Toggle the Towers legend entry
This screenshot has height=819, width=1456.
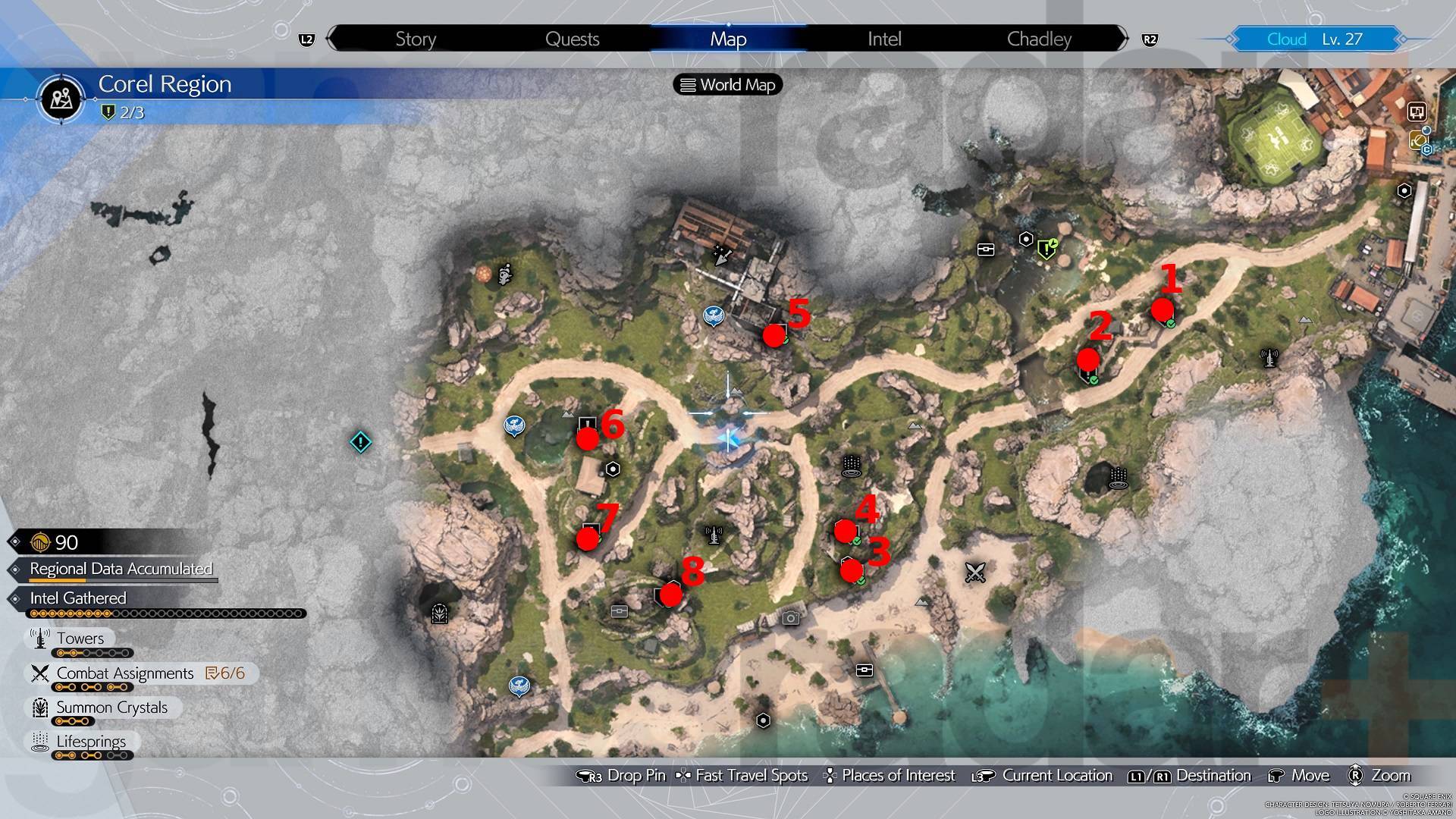point(79,638)
